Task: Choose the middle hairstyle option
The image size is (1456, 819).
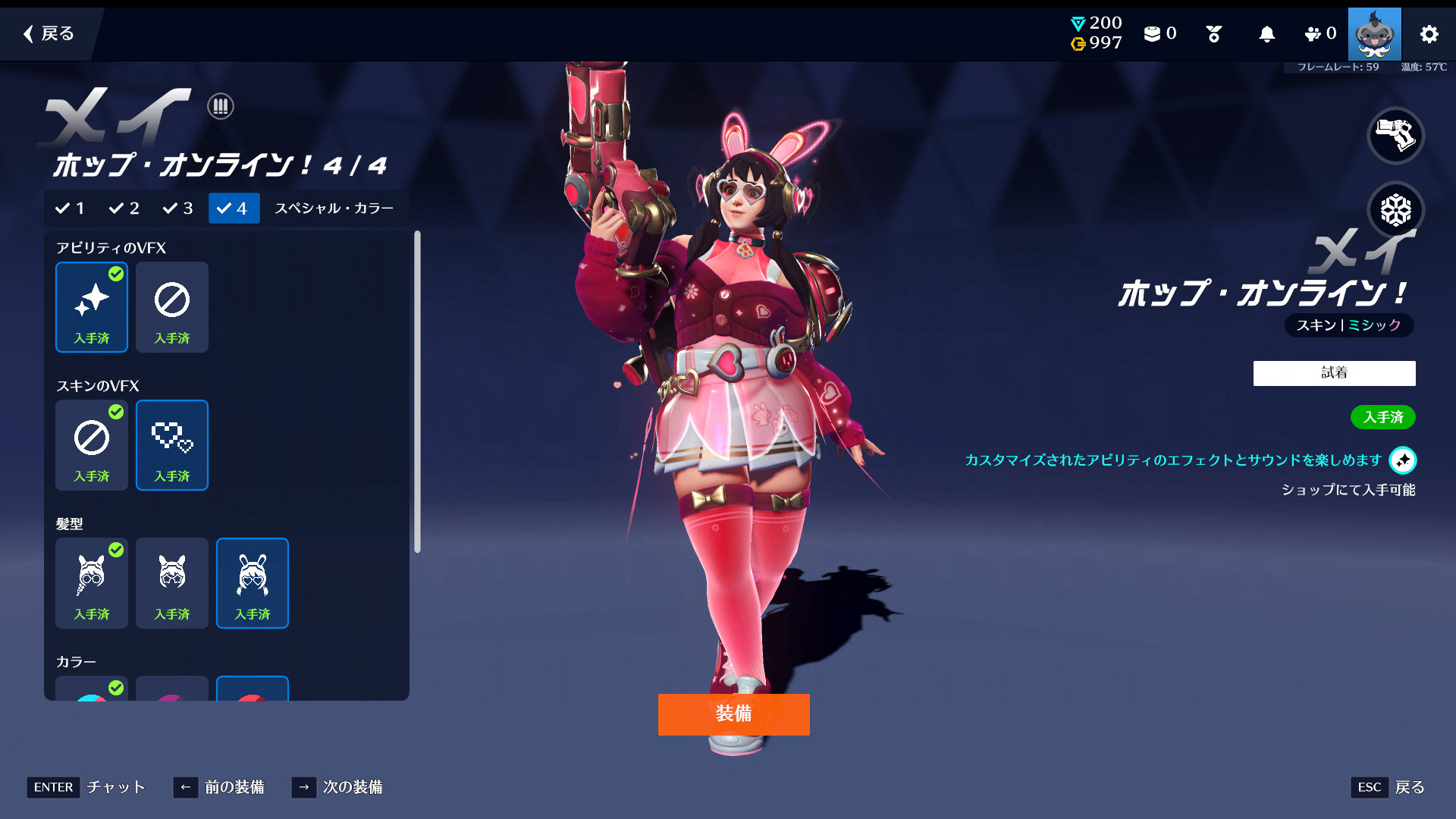Action: click(172, 583)
